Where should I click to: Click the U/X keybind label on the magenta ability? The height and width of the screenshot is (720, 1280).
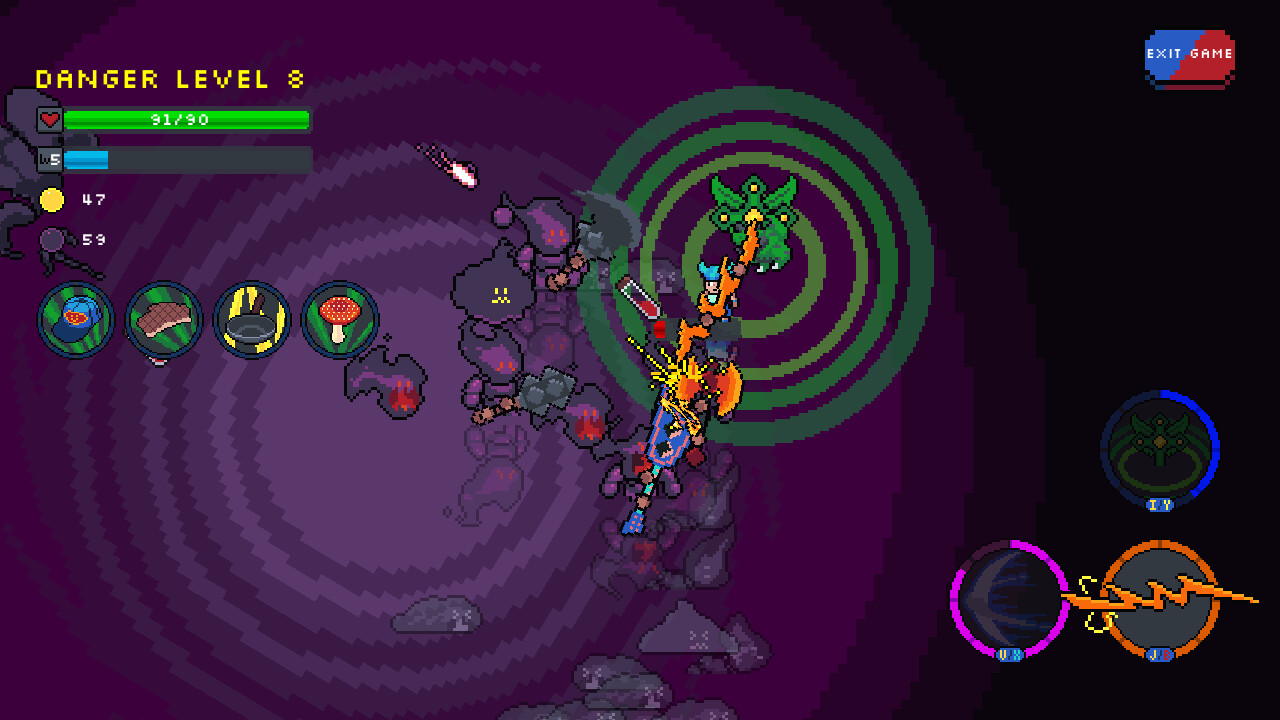(1008, 653)
